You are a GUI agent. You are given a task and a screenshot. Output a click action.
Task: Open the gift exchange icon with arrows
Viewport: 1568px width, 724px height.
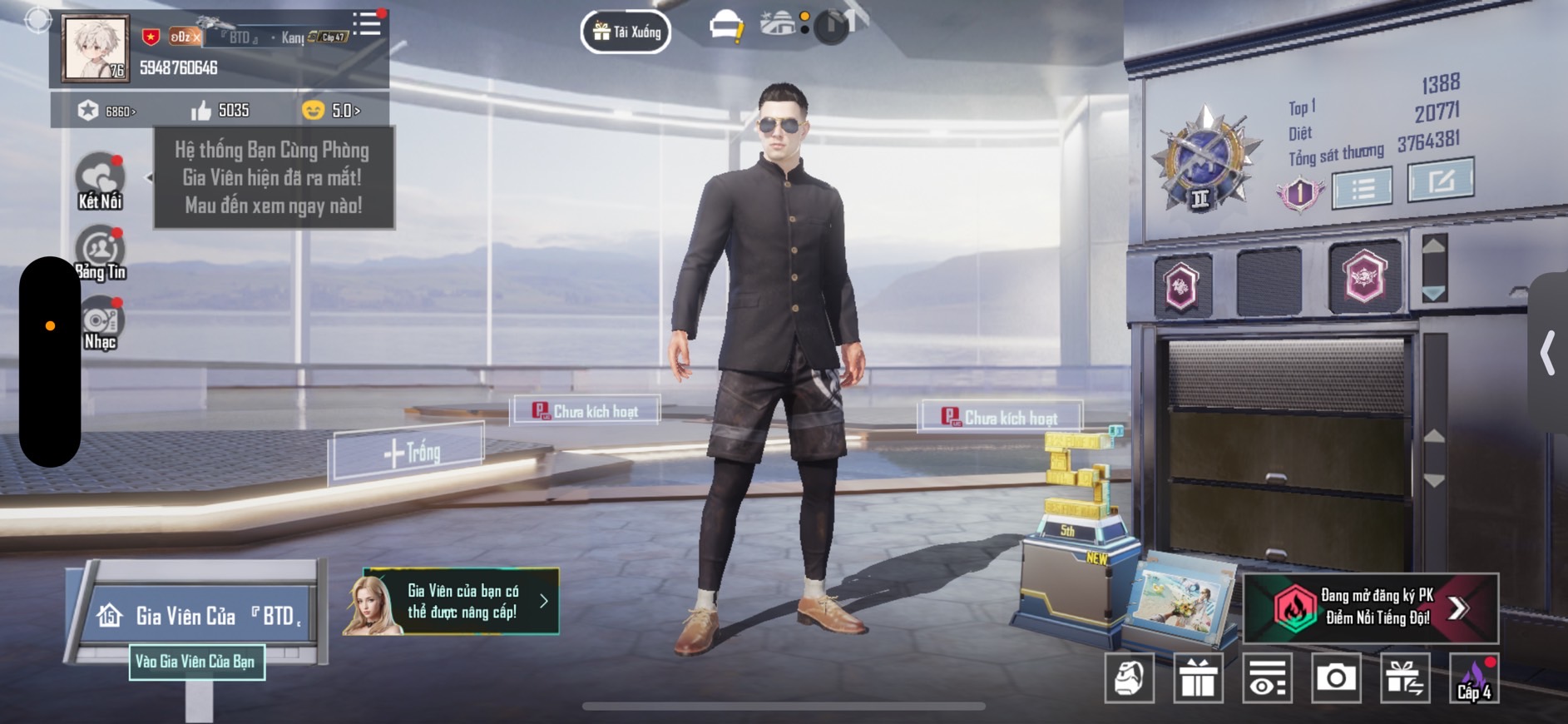[1405, 678]
